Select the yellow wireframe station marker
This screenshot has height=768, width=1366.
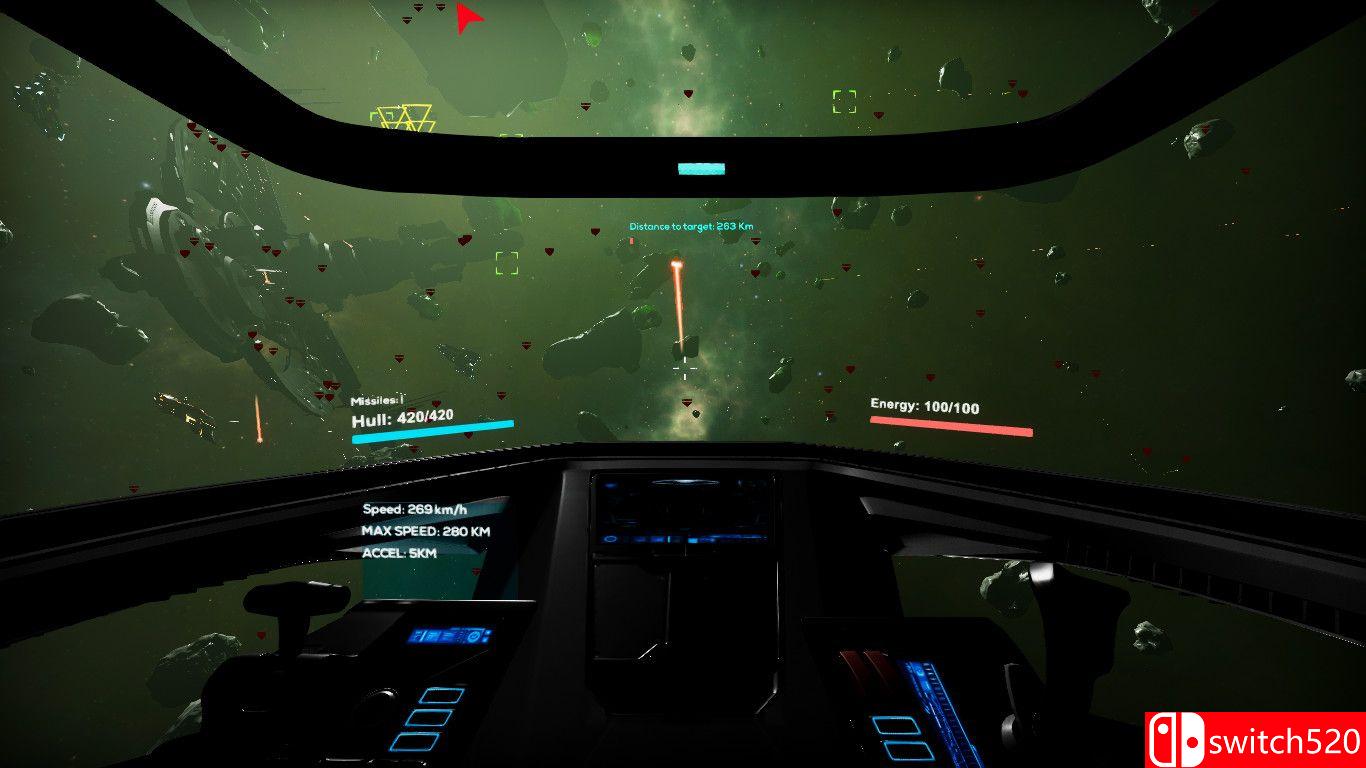click(x=404, y=115)
